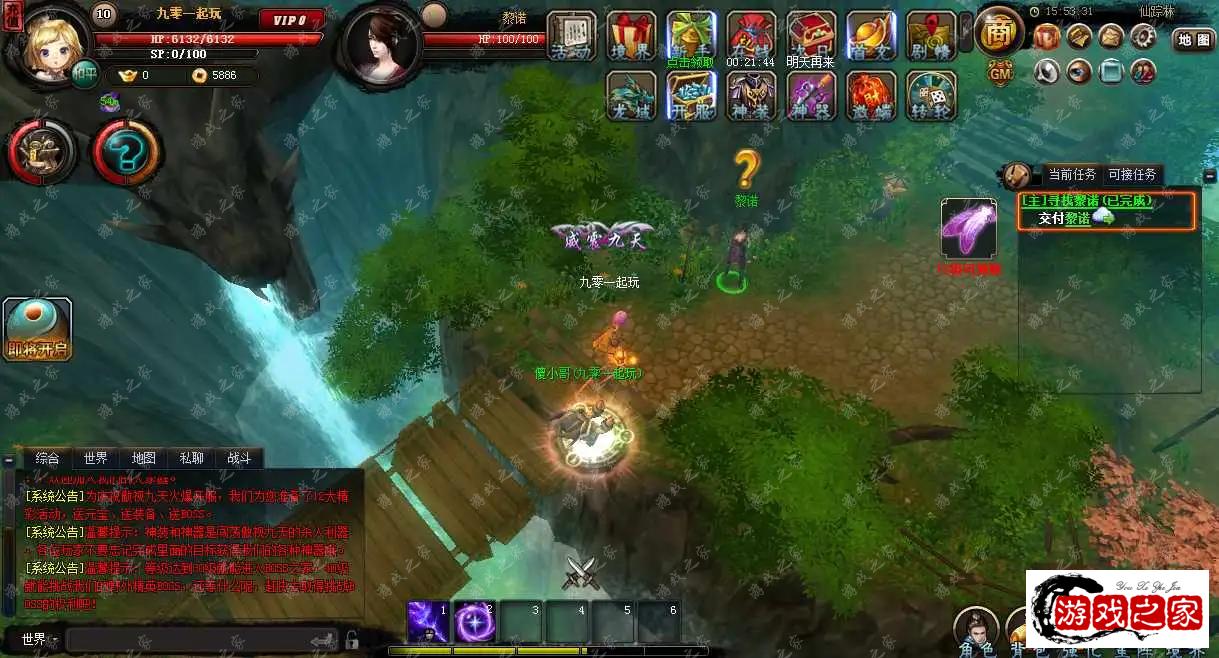1219x658 pixels.
Task: Switch to the 私聊 chat tab
Action: (x=191, y=458)
